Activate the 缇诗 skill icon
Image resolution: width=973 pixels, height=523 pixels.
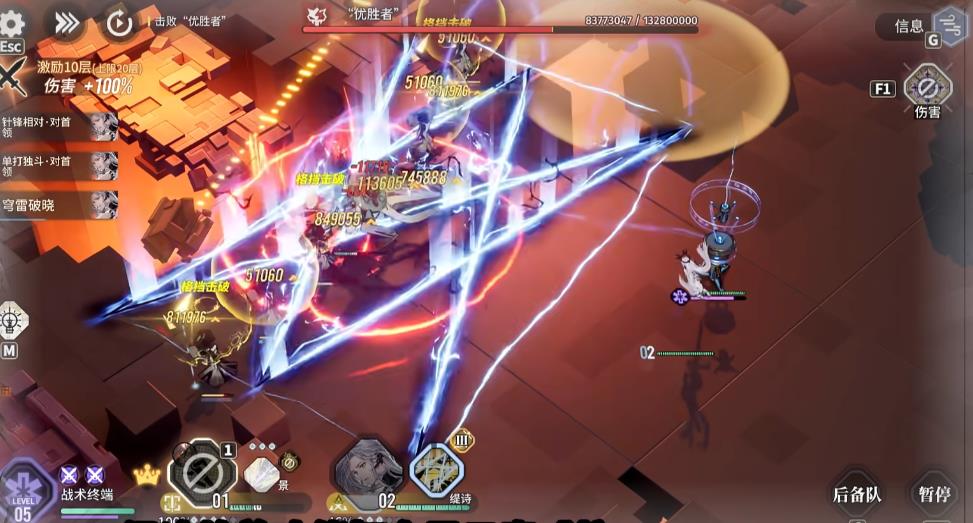[x=437, y=471]
